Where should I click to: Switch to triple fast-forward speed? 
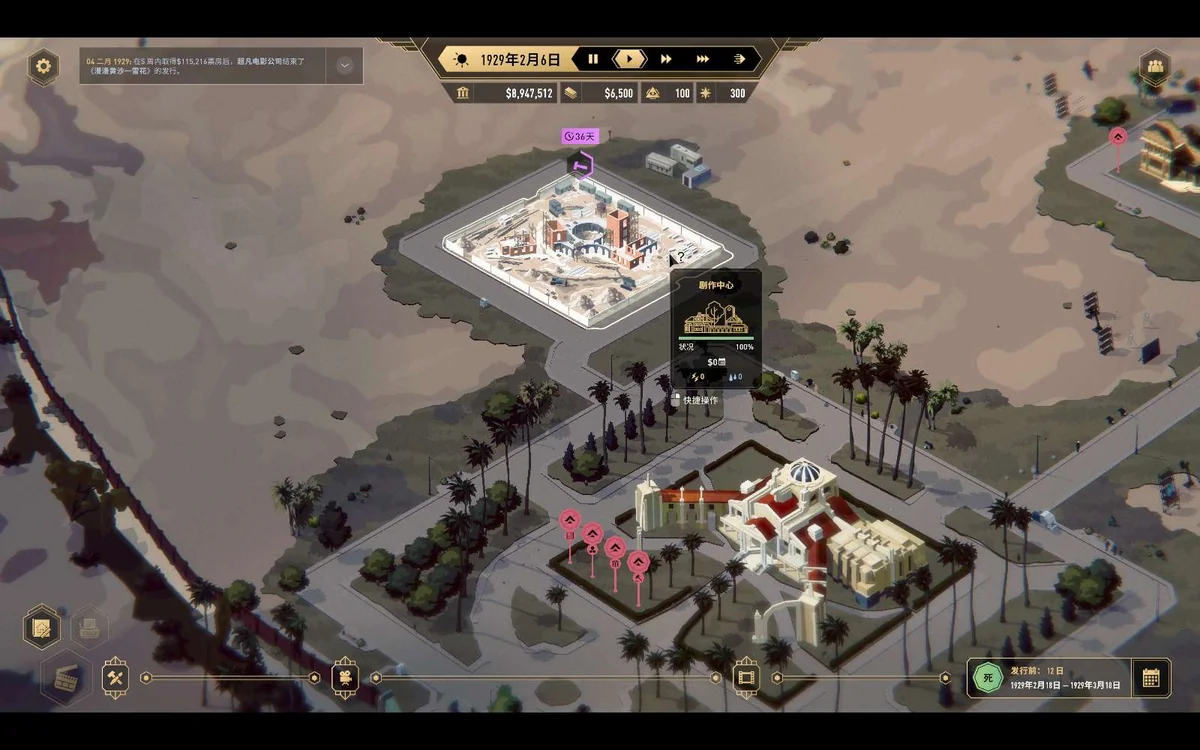[703, 59]
